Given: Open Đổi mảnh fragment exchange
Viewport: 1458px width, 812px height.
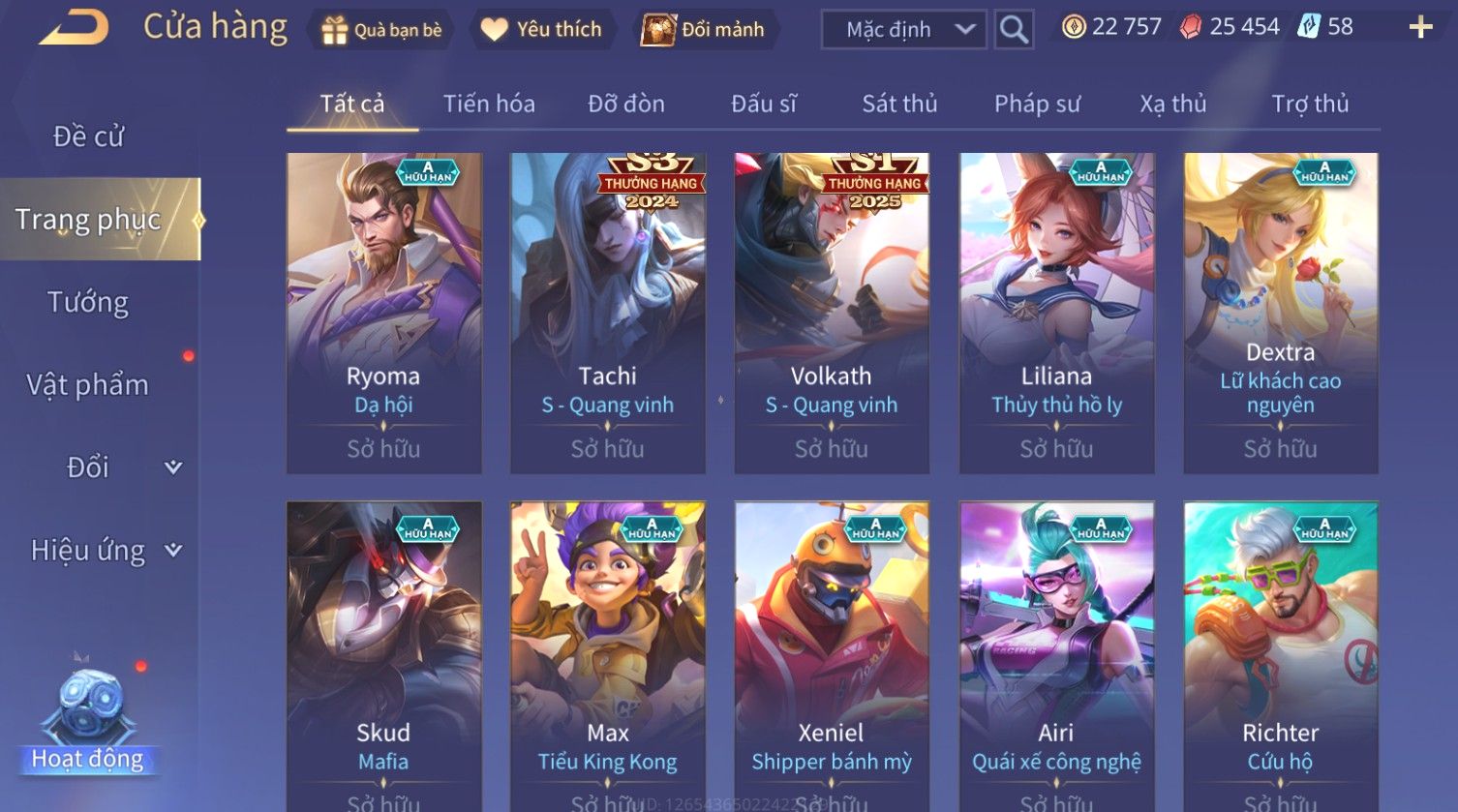Looking at the screenshot, I should click(x=704, y=30).
